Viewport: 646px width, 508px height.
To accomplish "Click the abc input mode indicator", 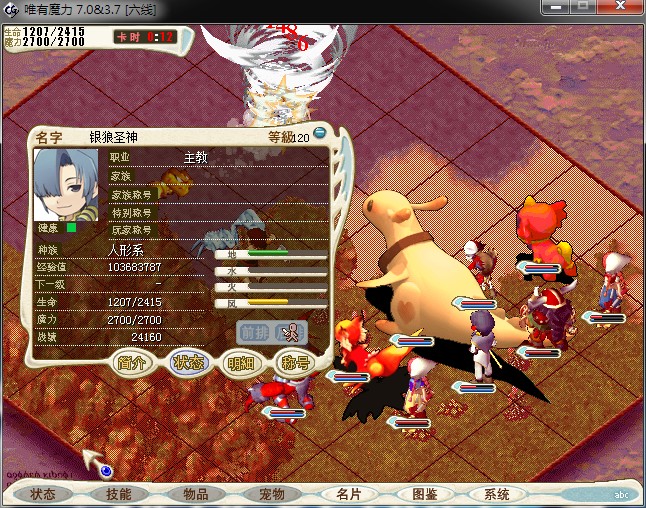I will coord(621,494).
